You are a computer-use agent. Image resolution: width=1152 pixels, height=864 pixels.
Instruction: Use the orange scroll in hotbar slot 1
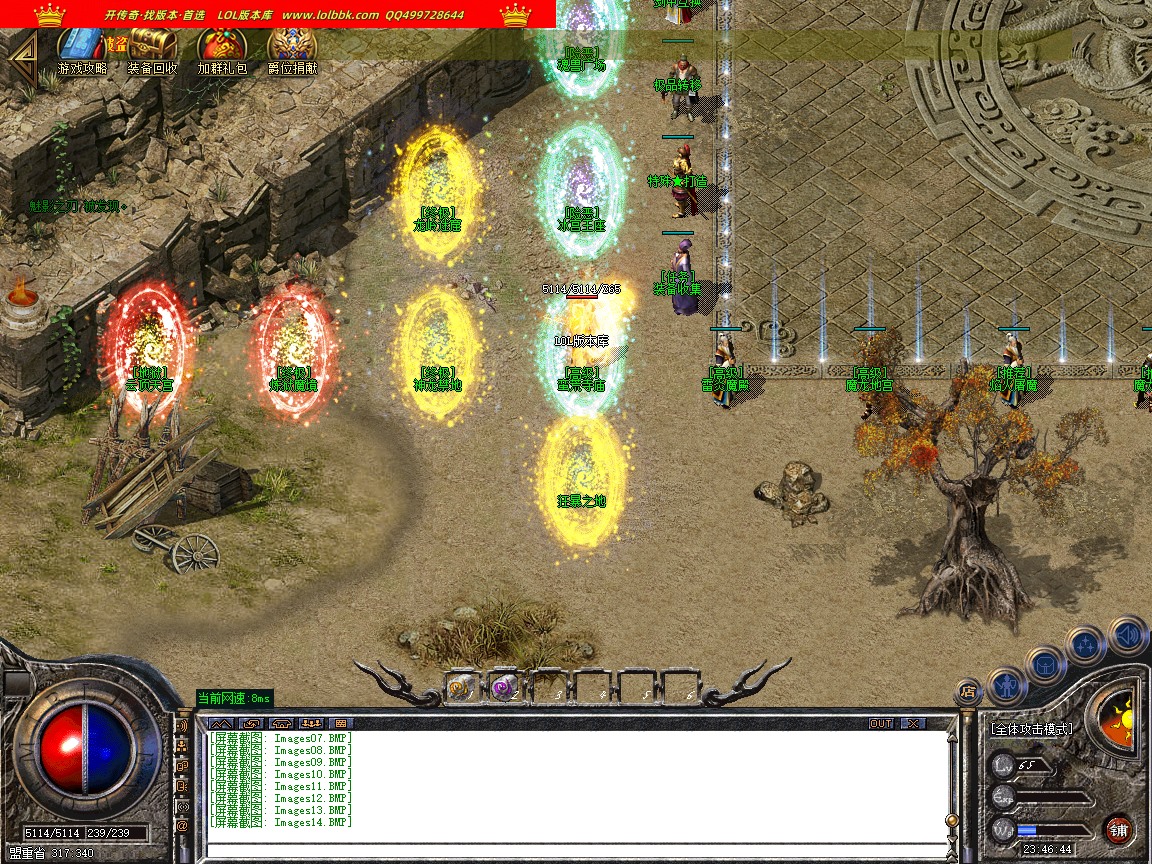462,687
